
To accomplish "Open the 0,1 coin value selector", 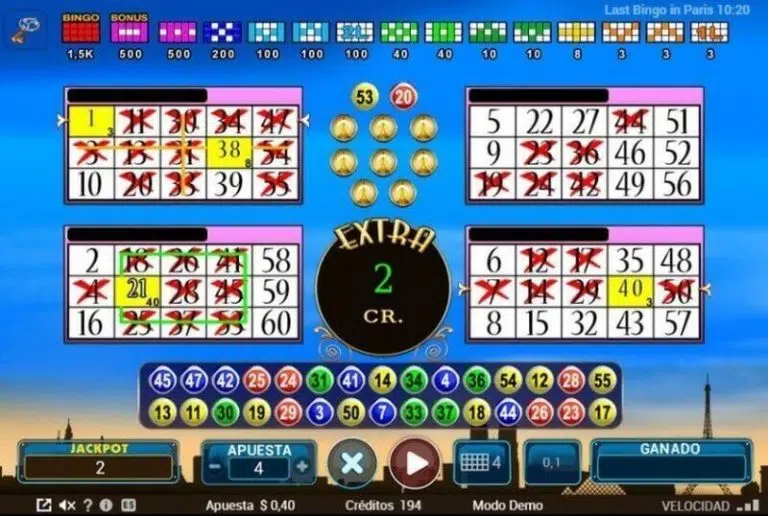I will coord(551,464).
